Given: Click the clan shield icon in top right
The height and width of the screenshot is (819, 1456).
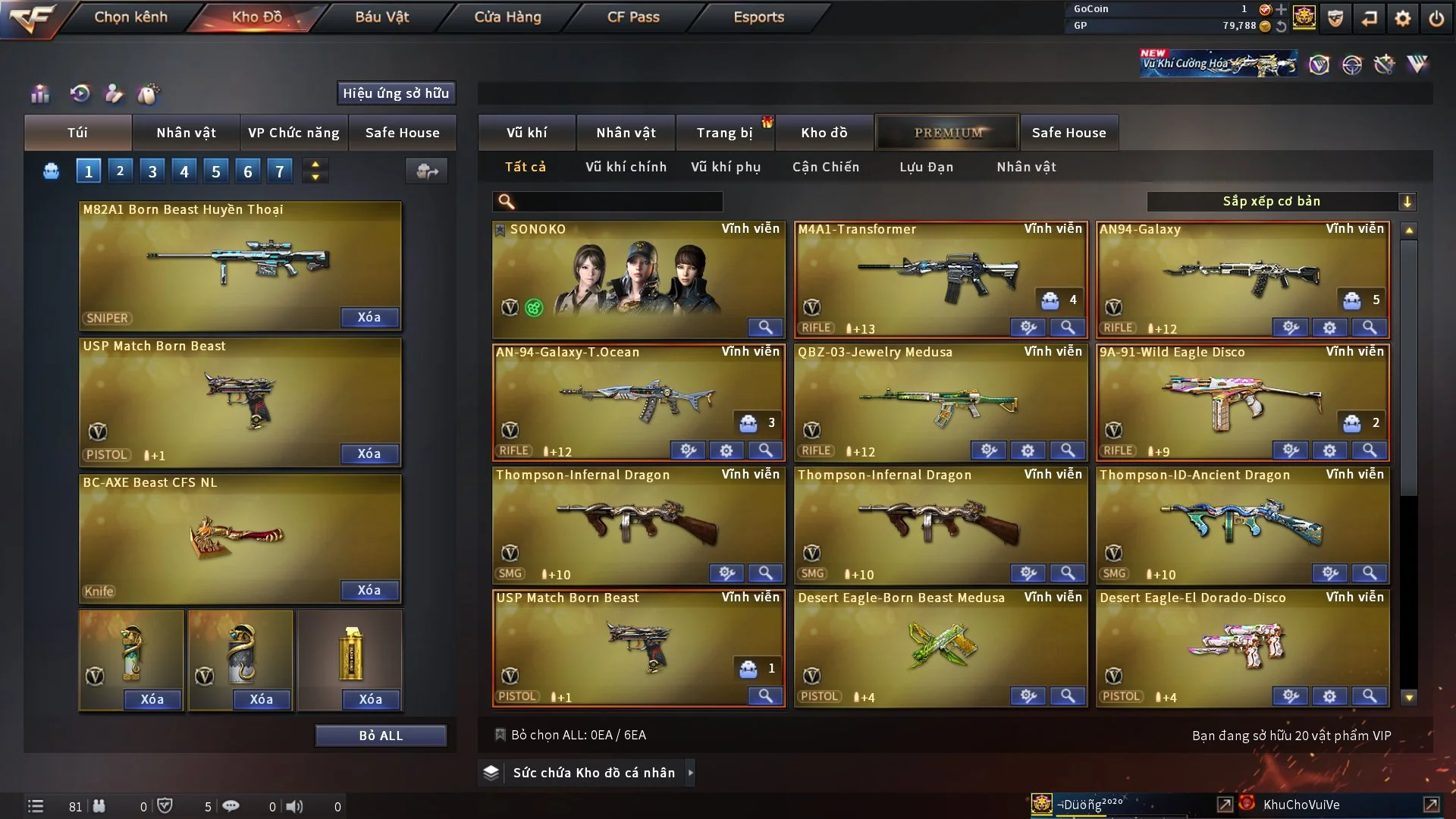Looking at the screenshot, I should 1335,18.
